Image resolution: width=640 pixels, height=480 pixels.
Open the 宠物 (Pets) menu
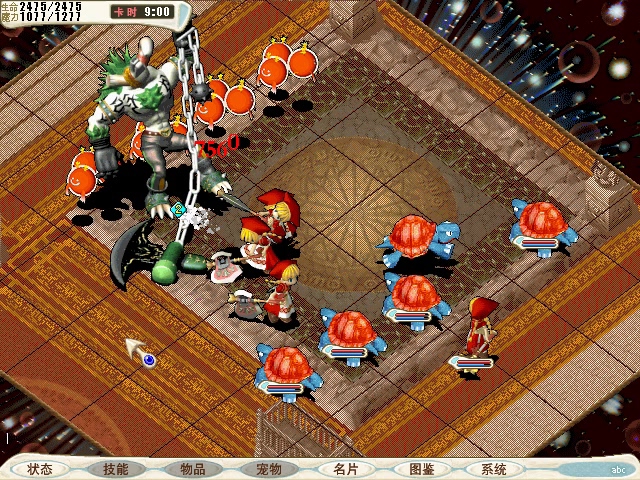pos(269,469)
